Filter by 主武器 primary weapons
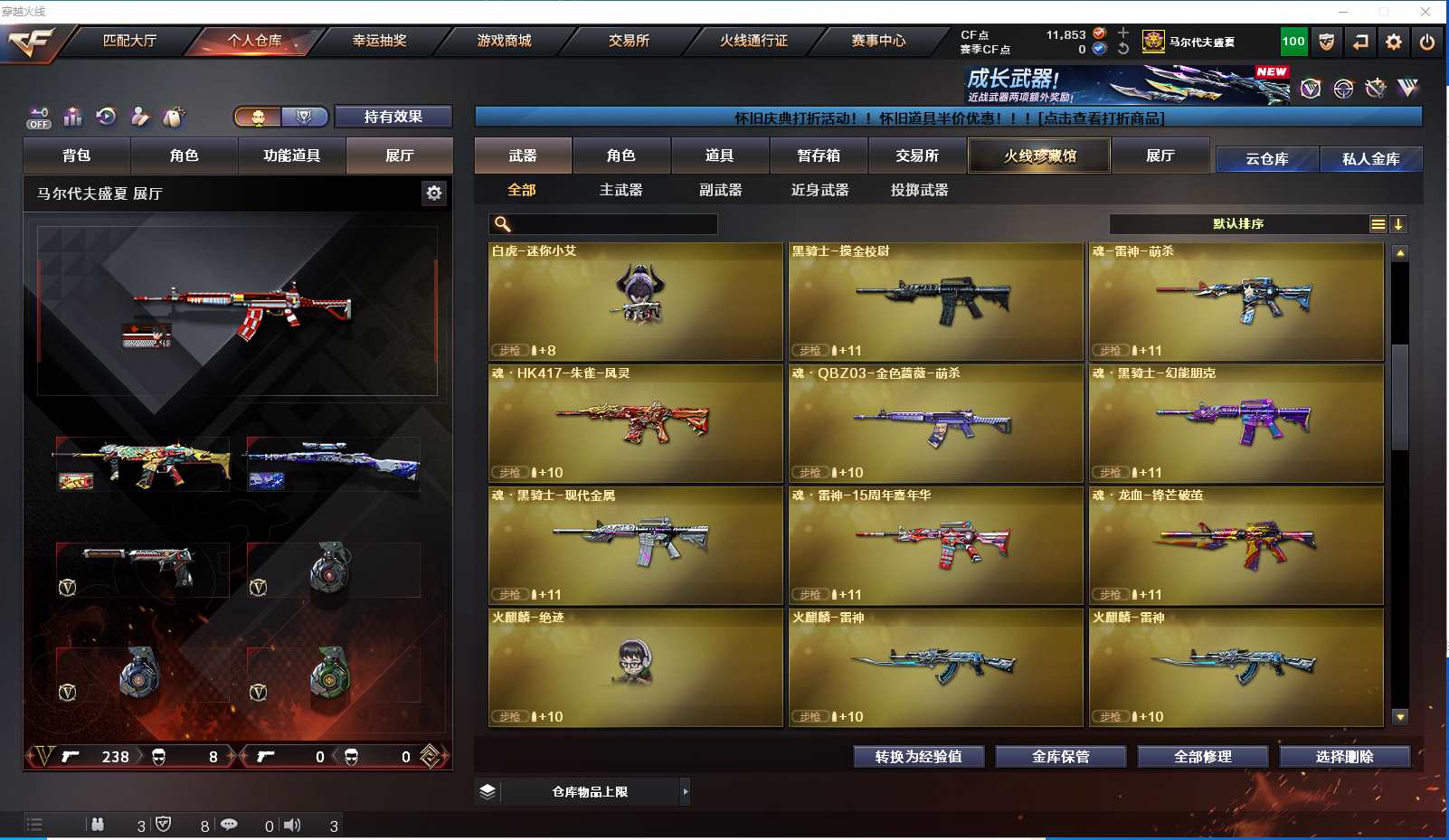Screen dimensions: 1449x840 tap(620, 190)
